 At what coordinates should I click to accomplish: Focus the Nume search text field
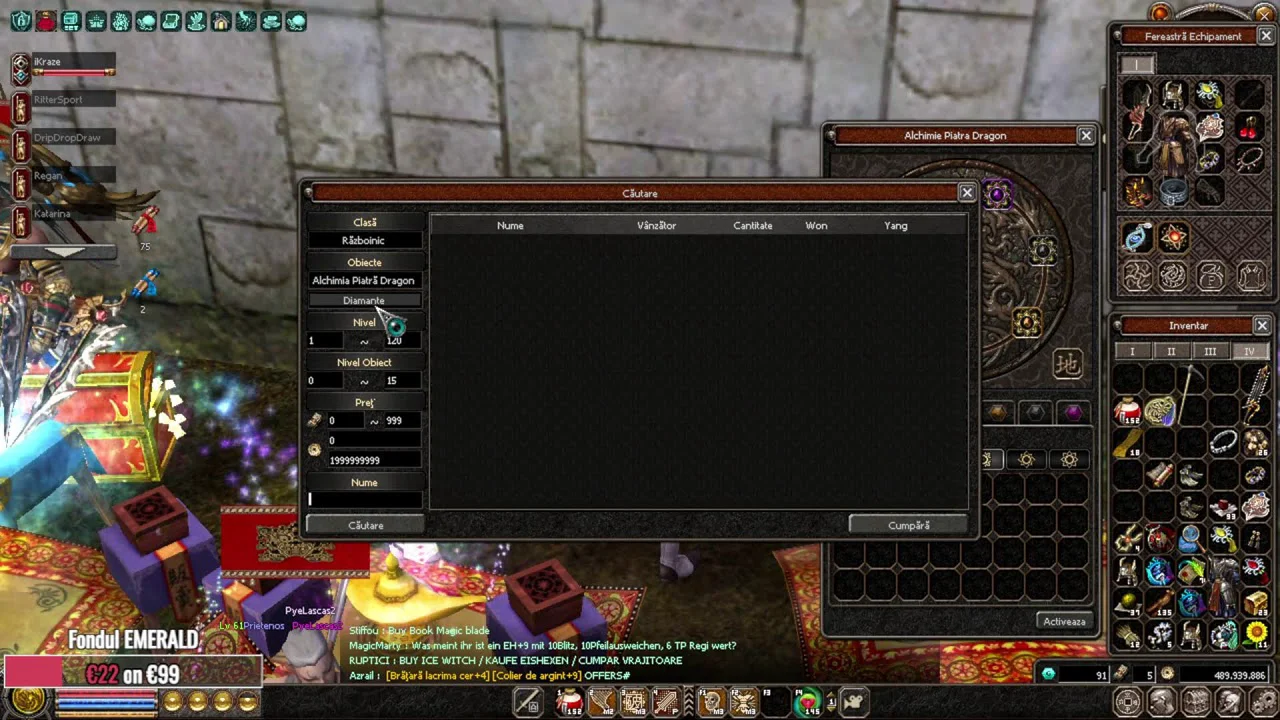(365, 499)
